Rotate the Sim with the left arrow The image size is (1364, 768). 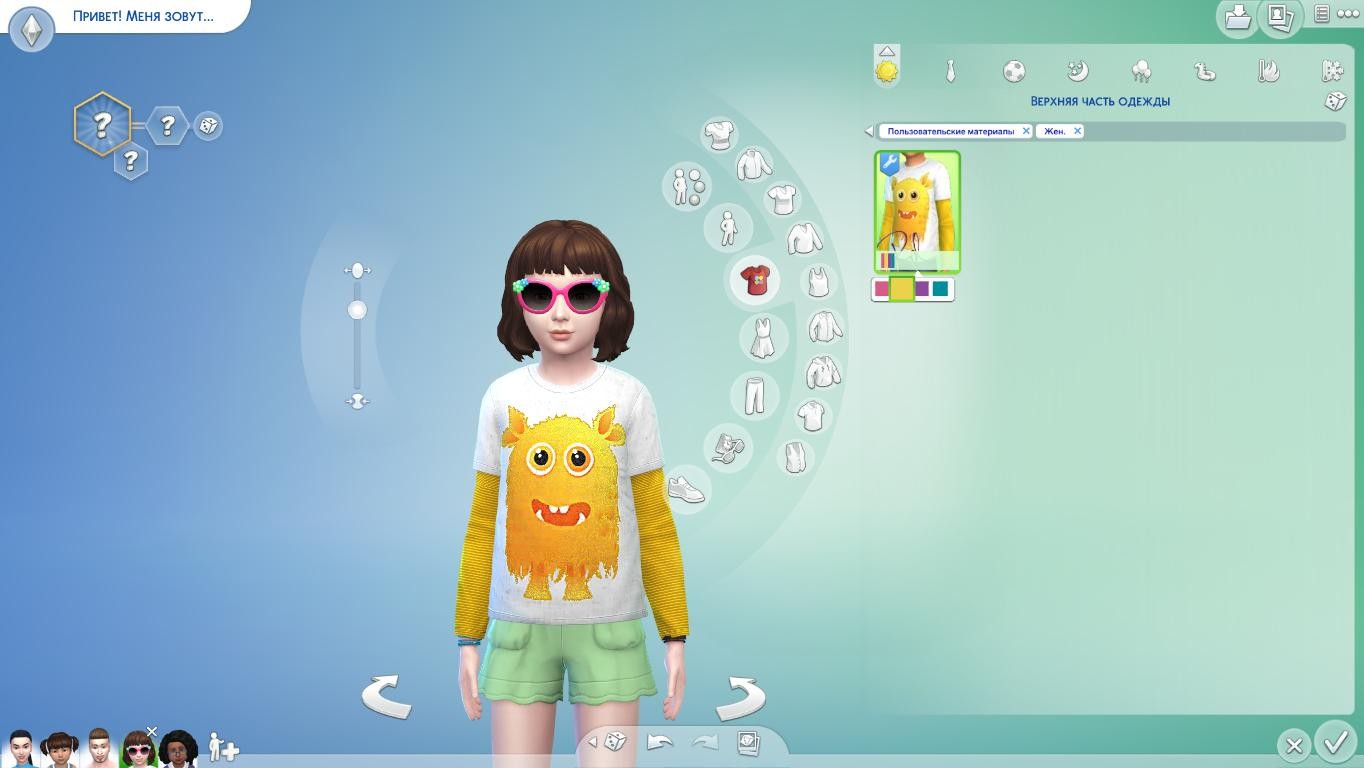click(386, 696)
